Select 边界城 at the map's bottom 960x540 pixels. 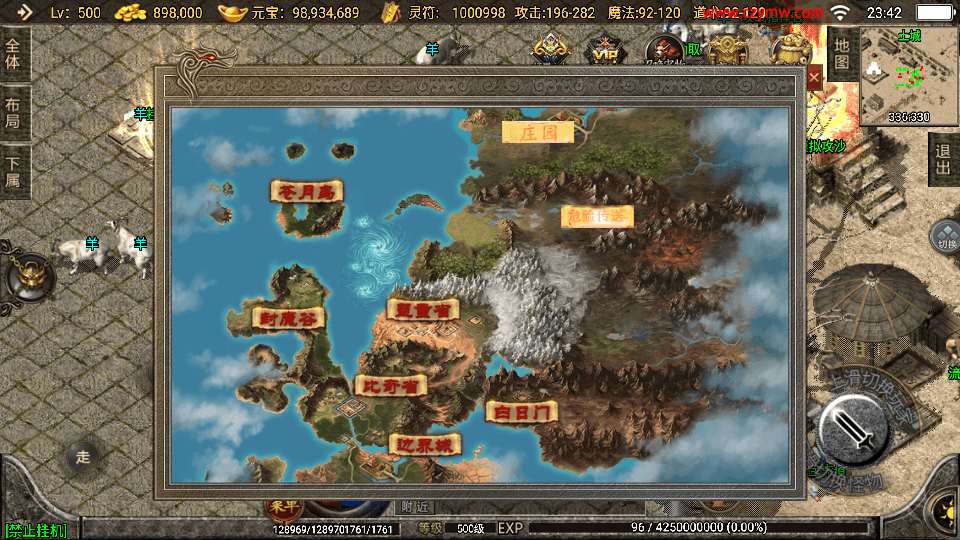pos(427,445)
